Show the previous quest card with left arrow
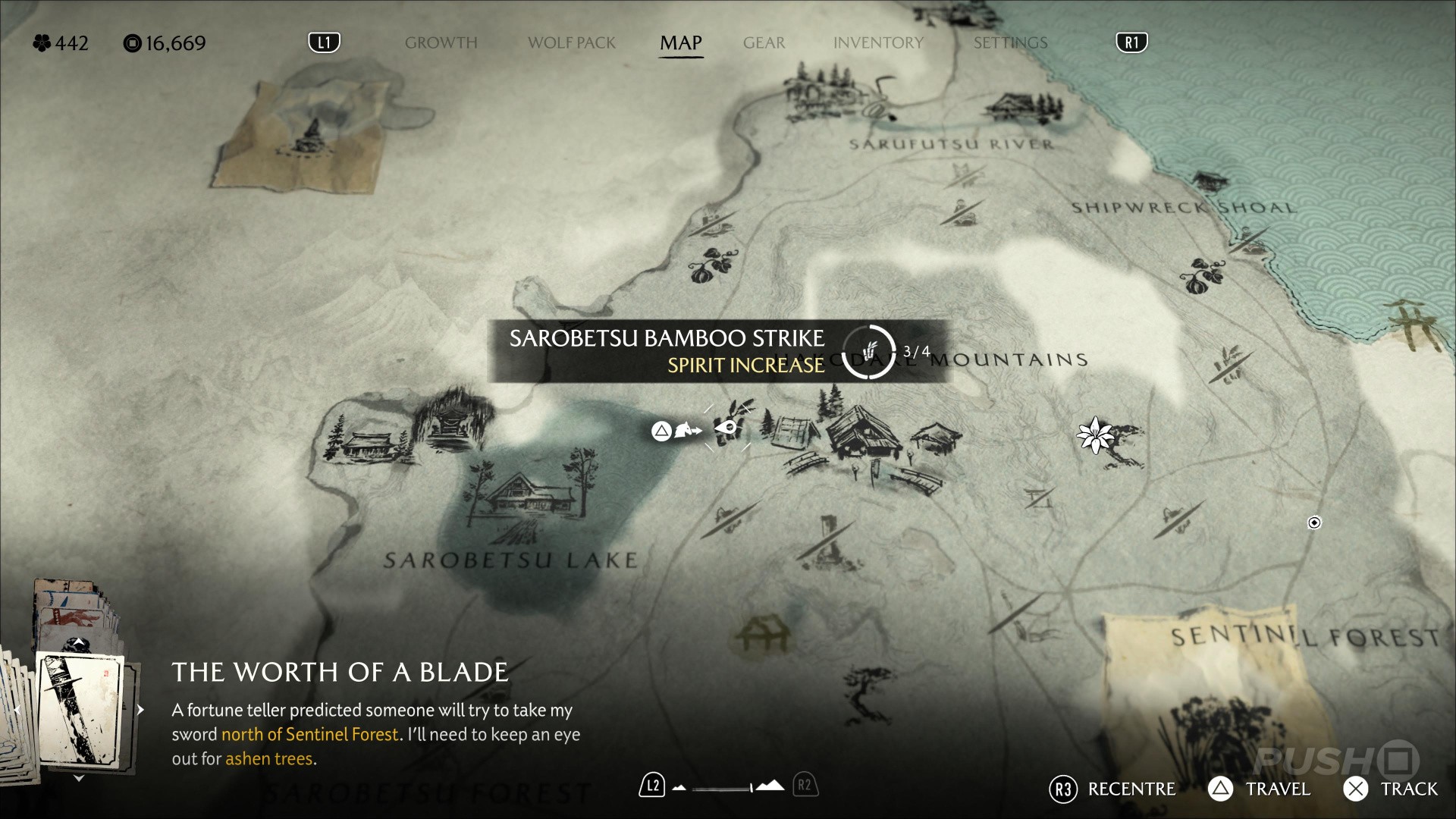Viewport: 1456px width, 819px height. pyautogui.click(x=17, y=710)
